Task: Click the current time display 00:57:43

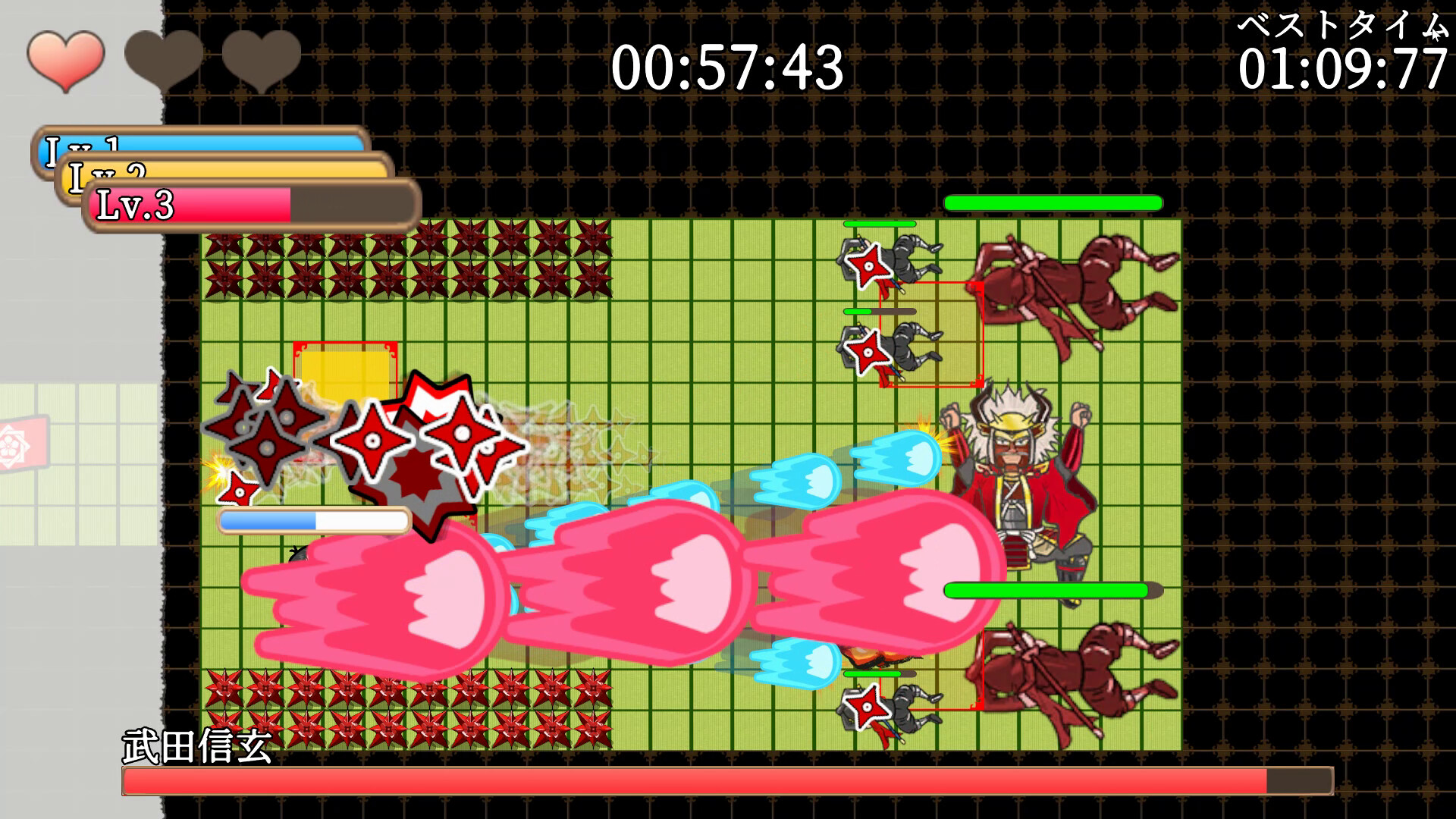Action: 728,68
